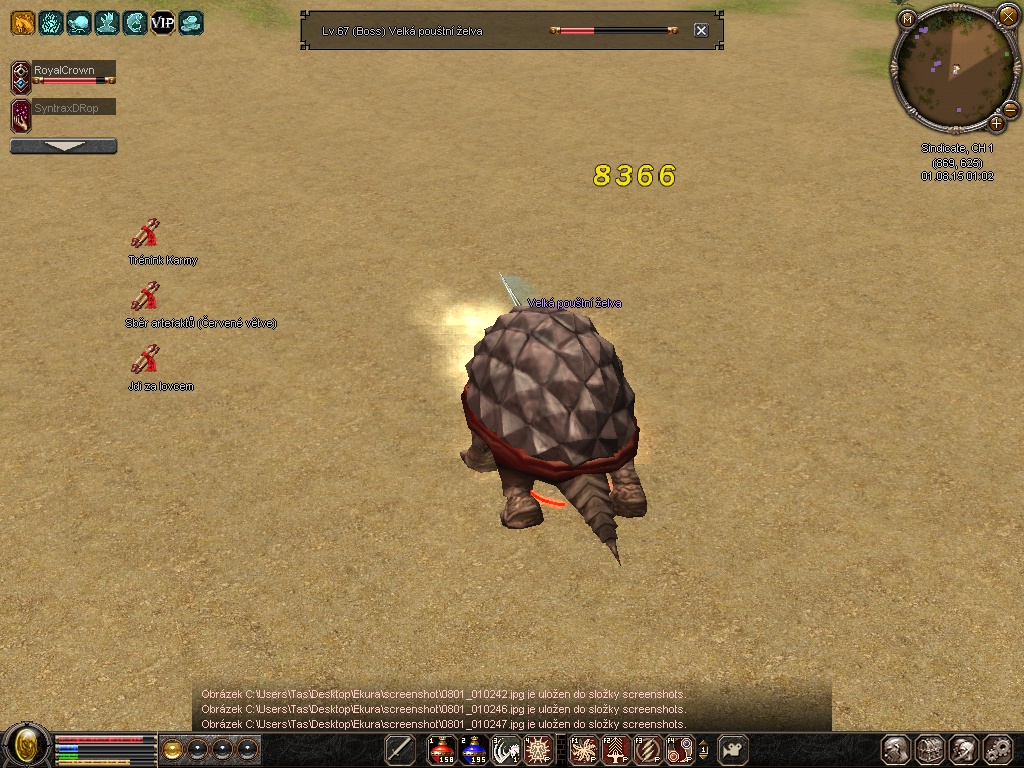The width and height of the screenshot is (1024, 768).
Task: Open the world map with M button
Action: coord(907,19)
